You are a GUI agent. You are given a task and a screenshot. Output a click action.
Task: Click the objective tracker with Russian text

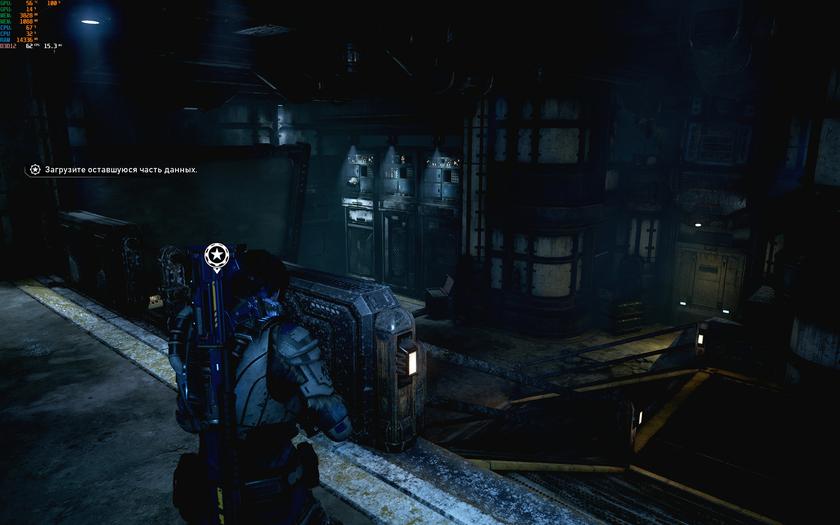point(113,170)
